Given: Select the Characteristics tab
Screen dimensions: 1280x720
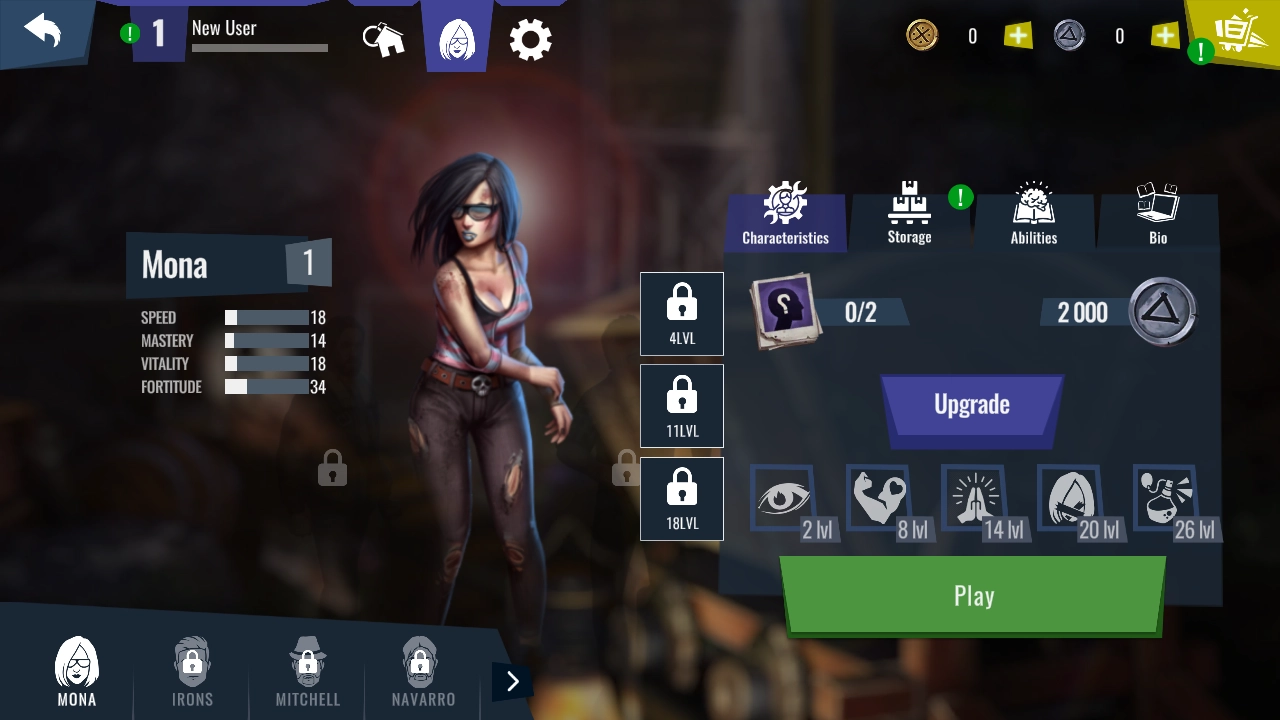Looking at the screenshot, I should (785, 215).
